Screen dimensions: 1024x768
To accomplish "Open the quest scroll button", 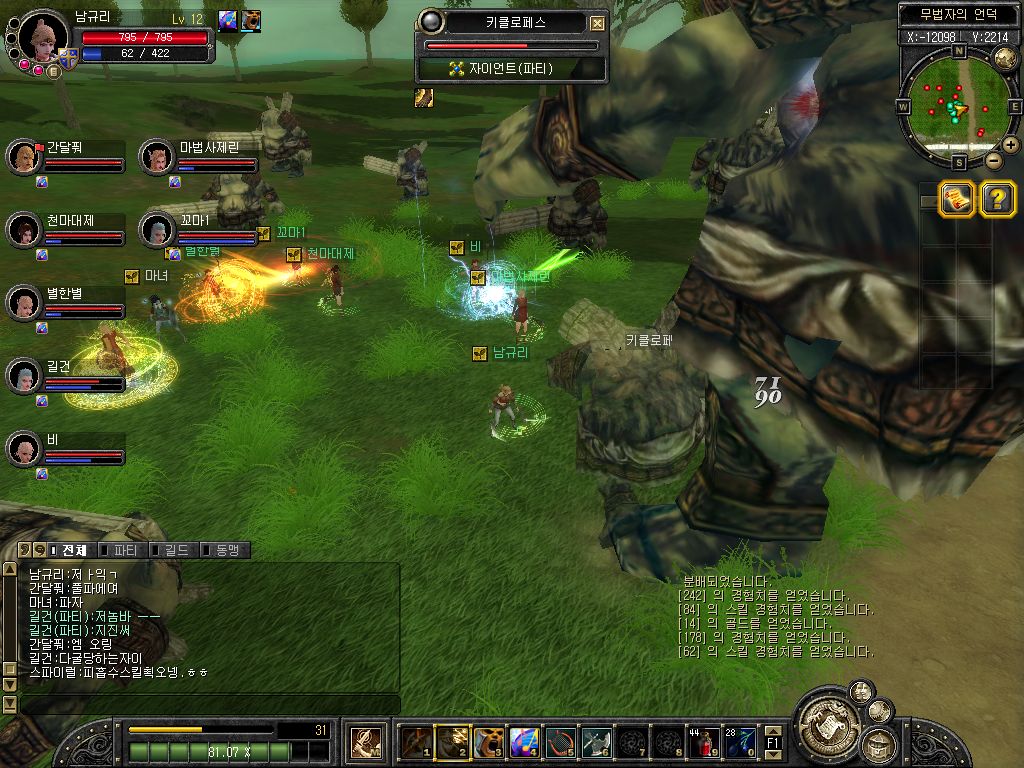I will pos(957,199).
